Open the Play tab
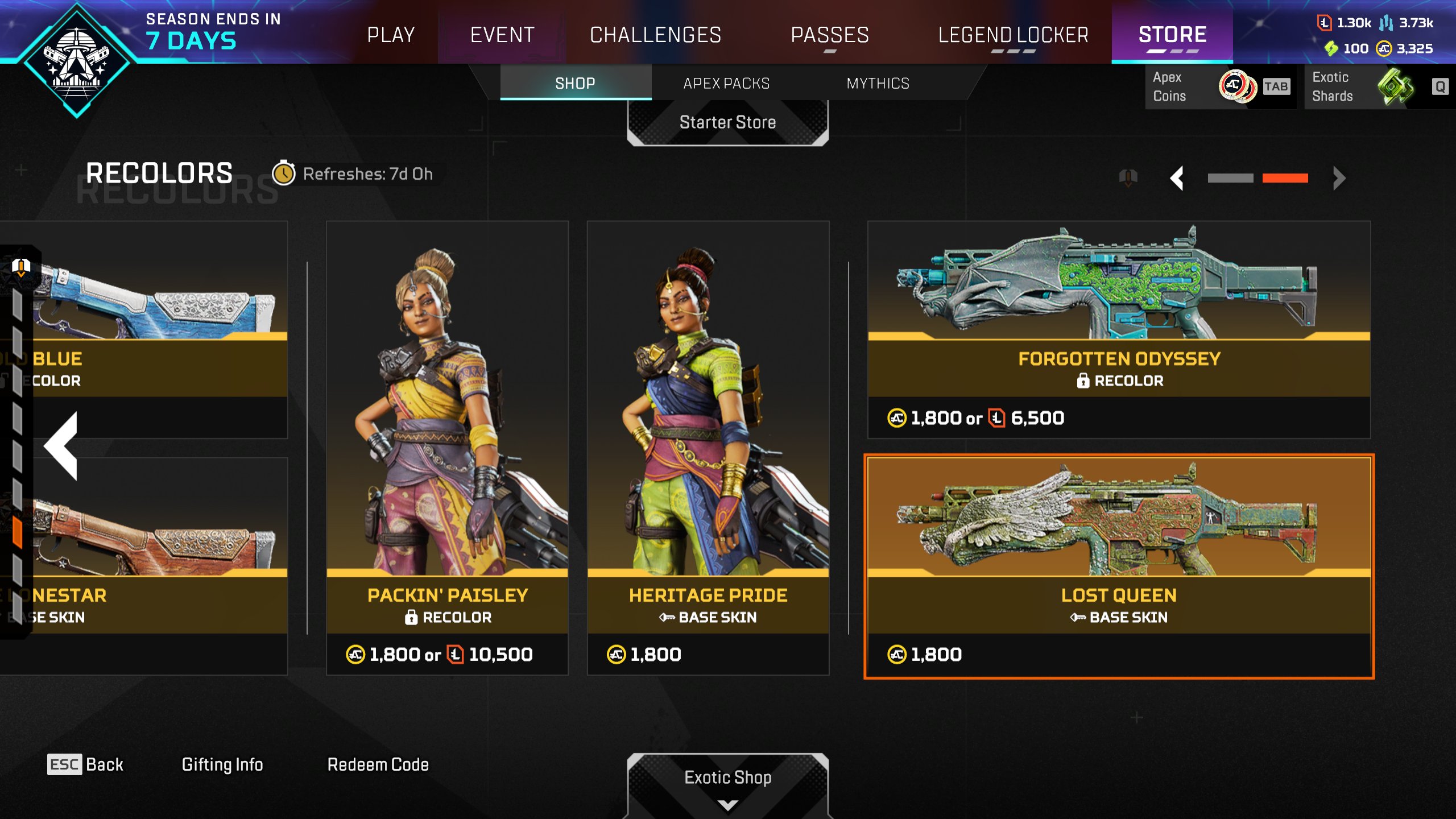 (391, 35)
